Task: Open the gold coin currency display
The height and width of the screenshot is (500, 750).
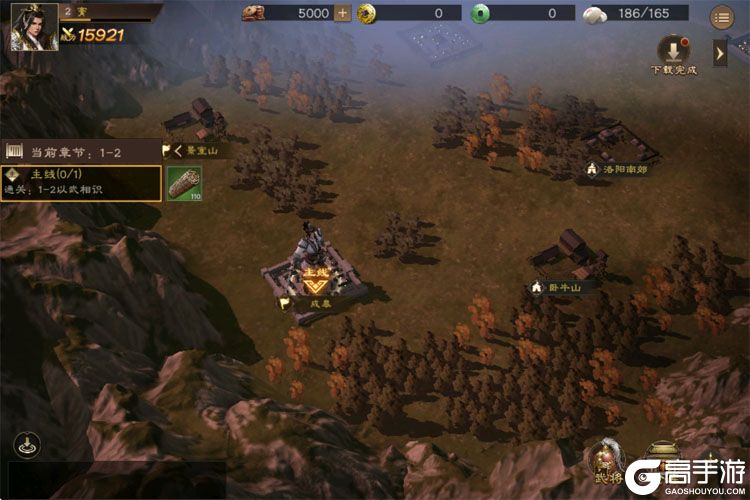Action: click(408, 13)
